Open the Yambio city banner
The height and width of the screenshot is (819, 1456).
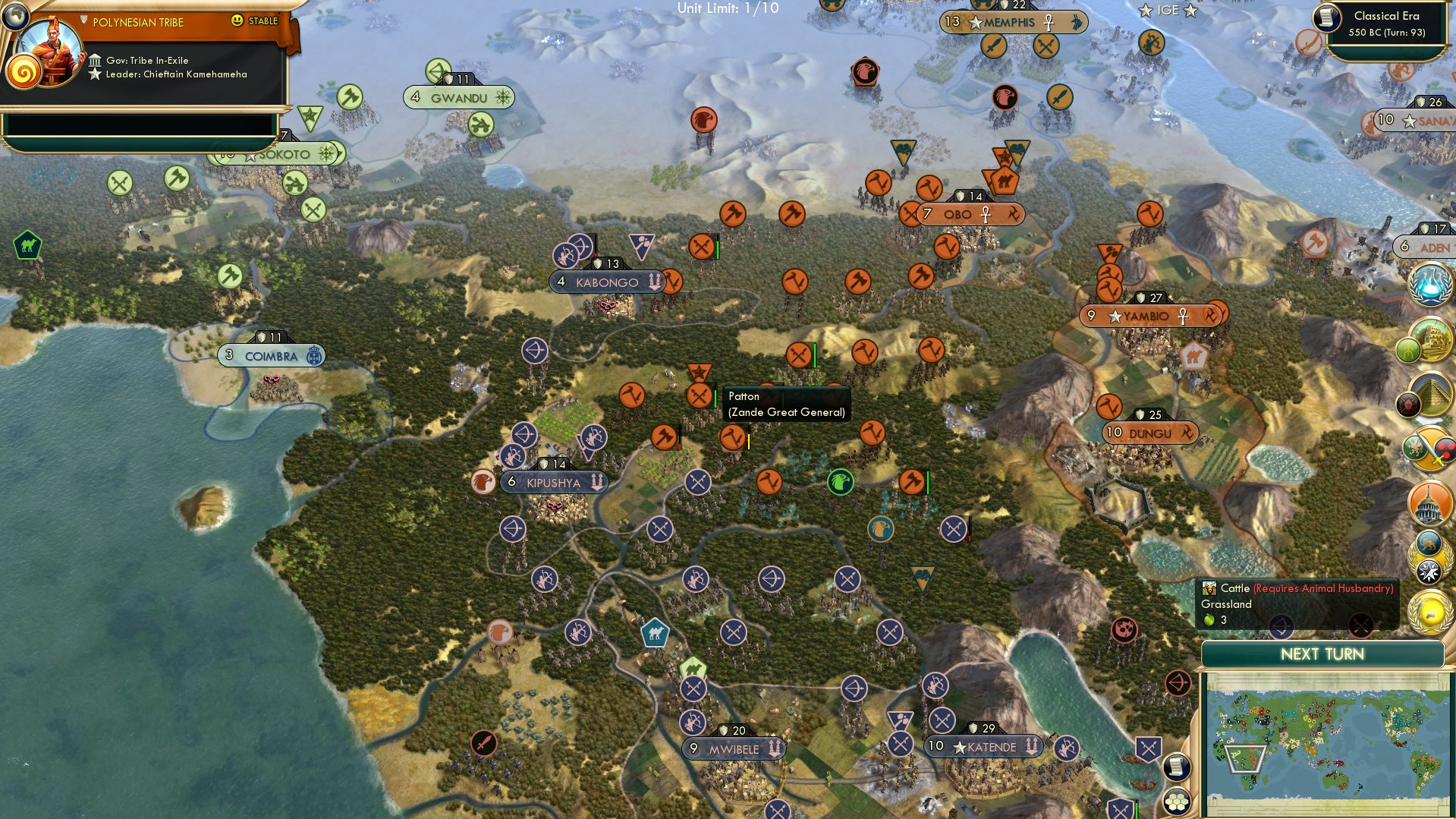pyautogui.click(x=1149, y=314)
